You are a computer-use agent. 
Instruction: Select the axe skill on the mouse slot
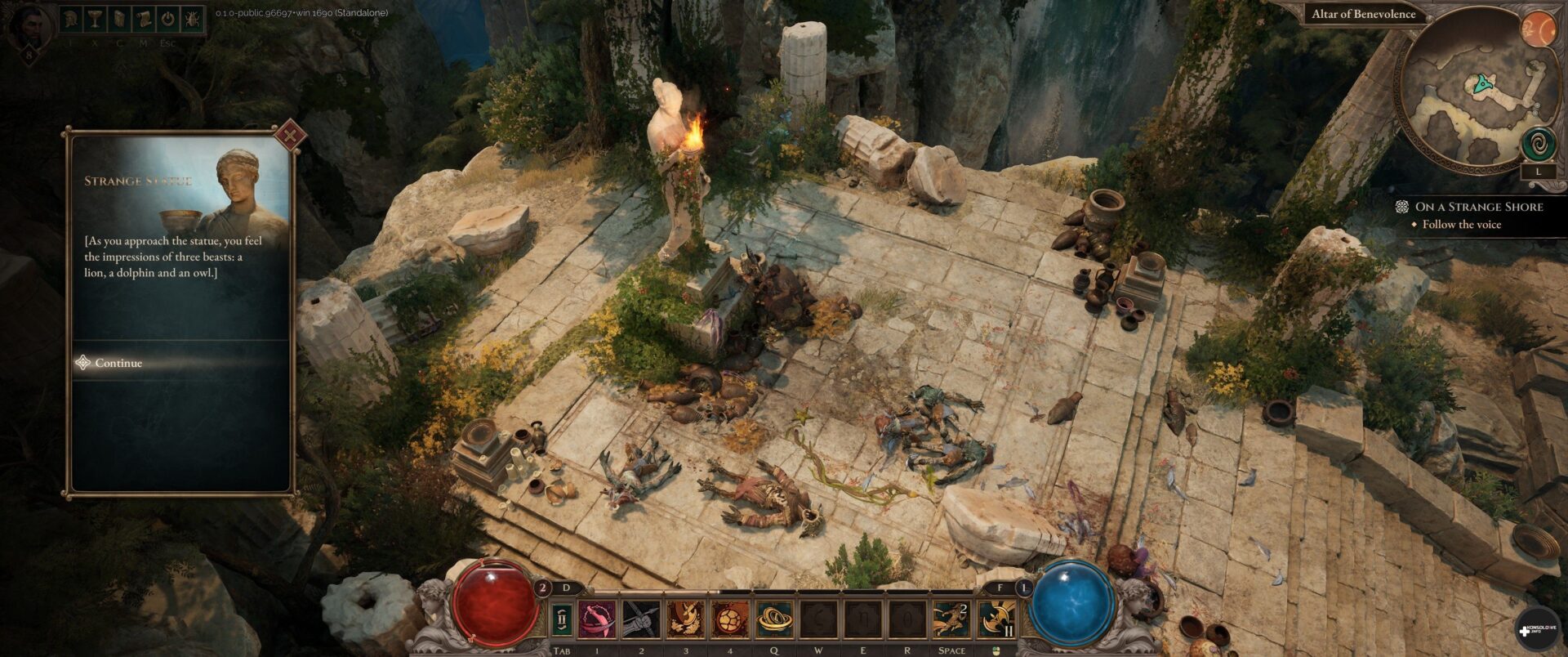(x=996, y=619)
